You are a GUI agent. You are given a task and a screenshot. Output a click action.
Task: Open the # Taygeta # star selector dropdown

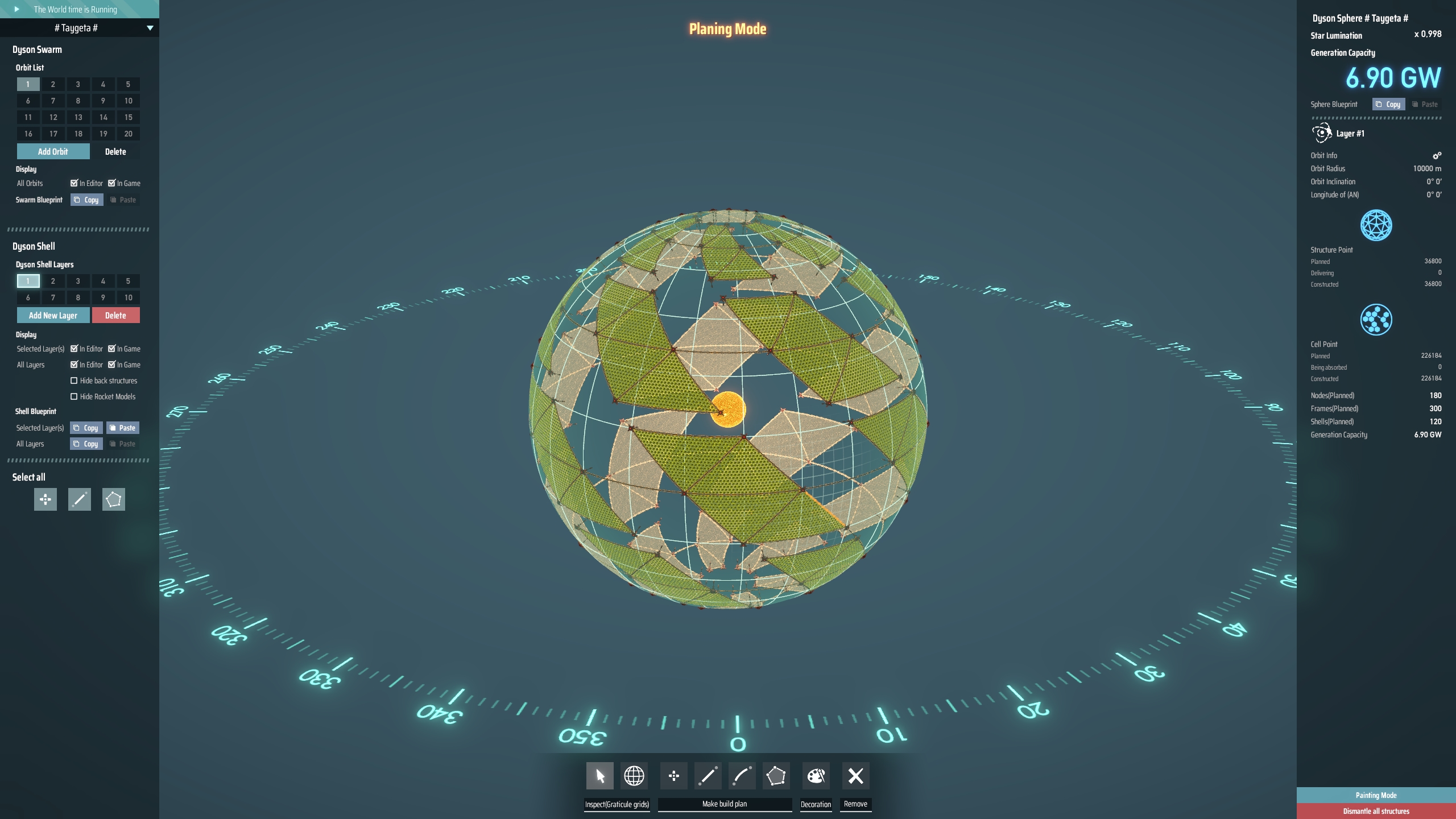click(x=80, y=27)
